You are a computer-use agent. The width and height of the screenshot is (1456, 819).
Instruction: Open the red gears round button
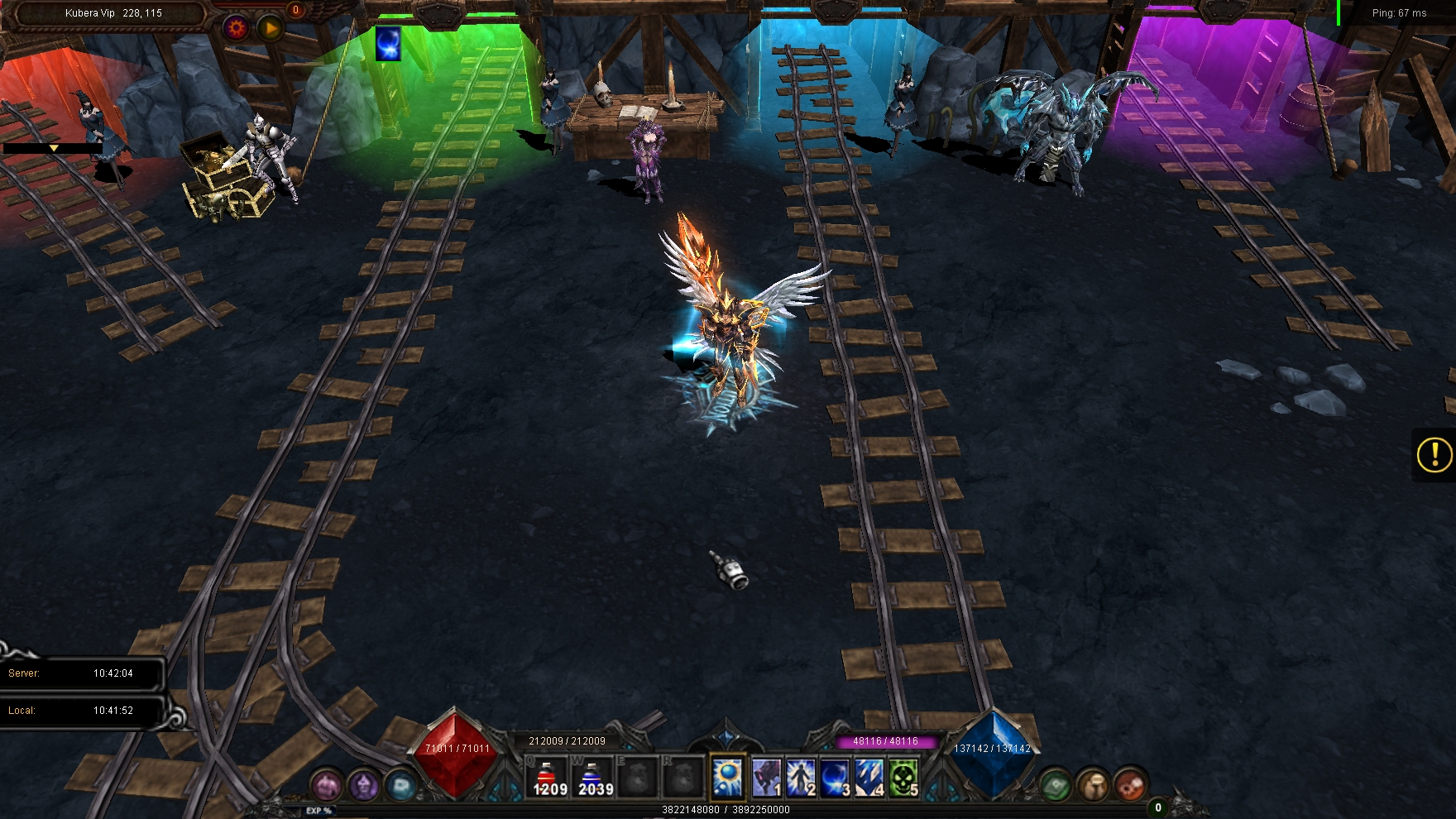1129,784
